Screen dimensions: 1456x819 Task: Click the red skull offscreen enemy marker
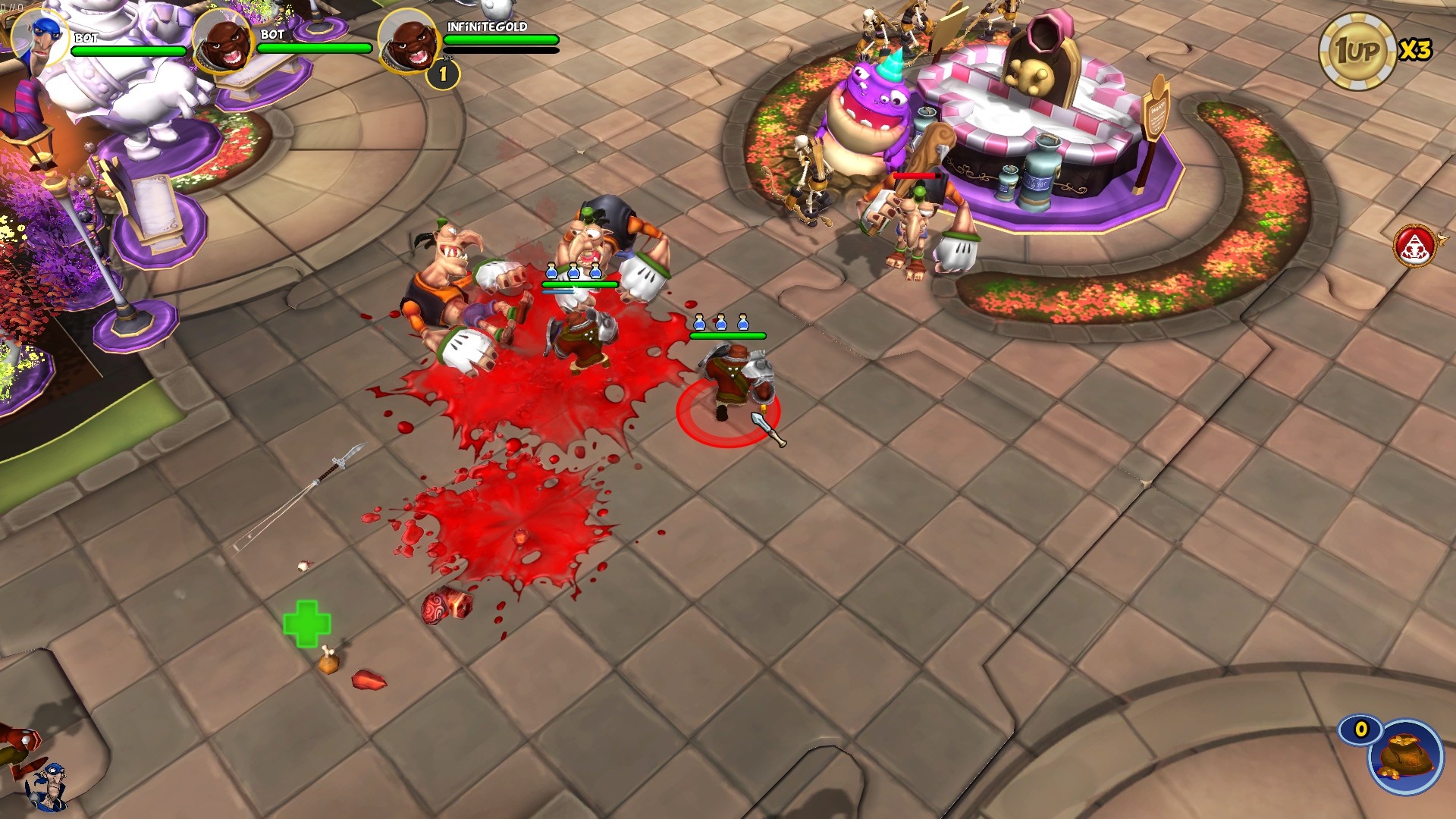click(x=1415, y=246)
